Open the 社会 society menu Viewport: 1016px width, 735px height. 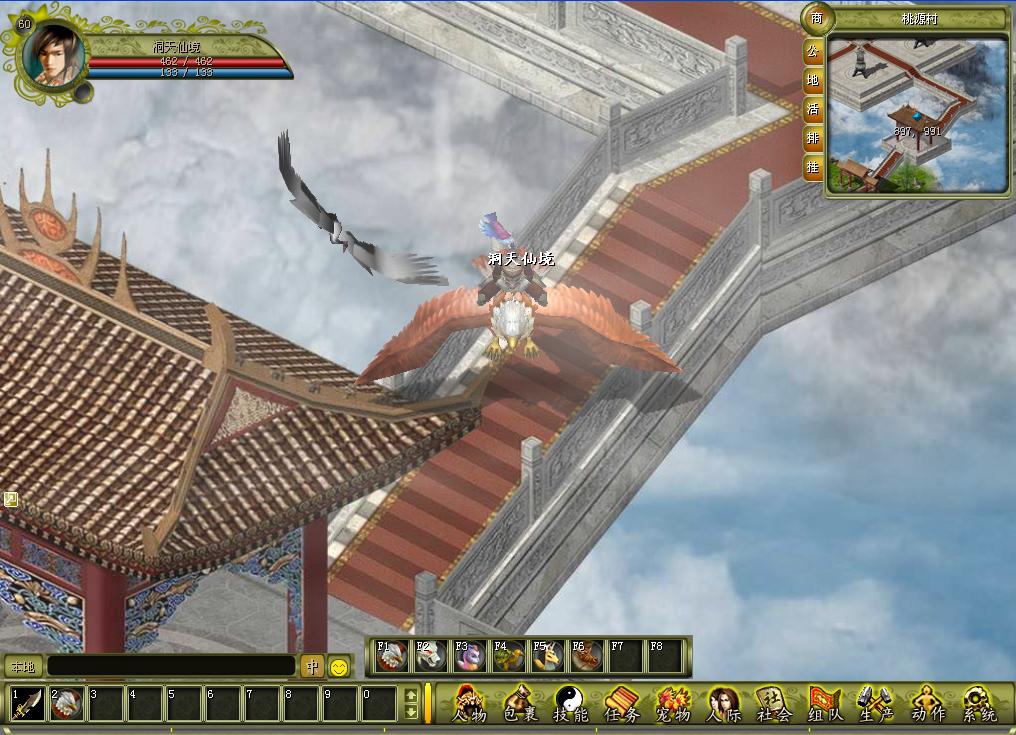pyautogui.click(x=774, y=703)
